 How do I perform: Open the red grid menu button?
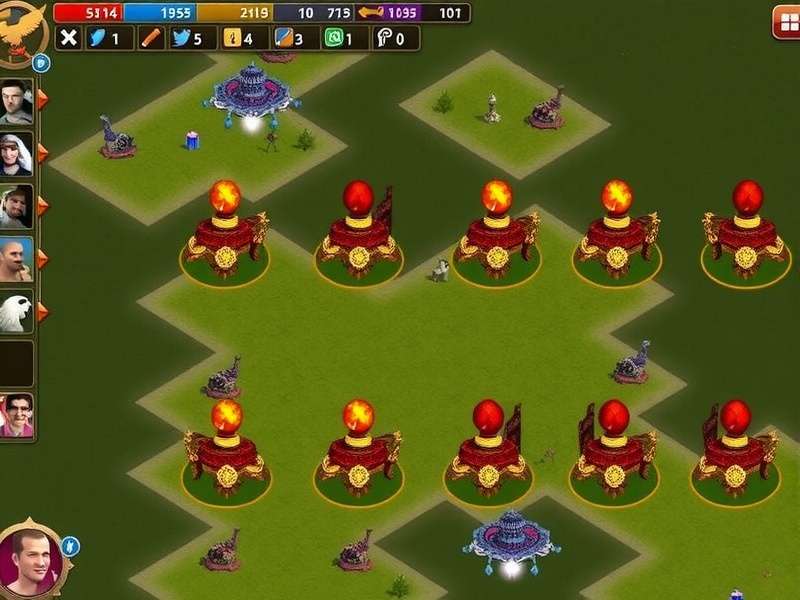pyautogui.click(x=785, y=21)
